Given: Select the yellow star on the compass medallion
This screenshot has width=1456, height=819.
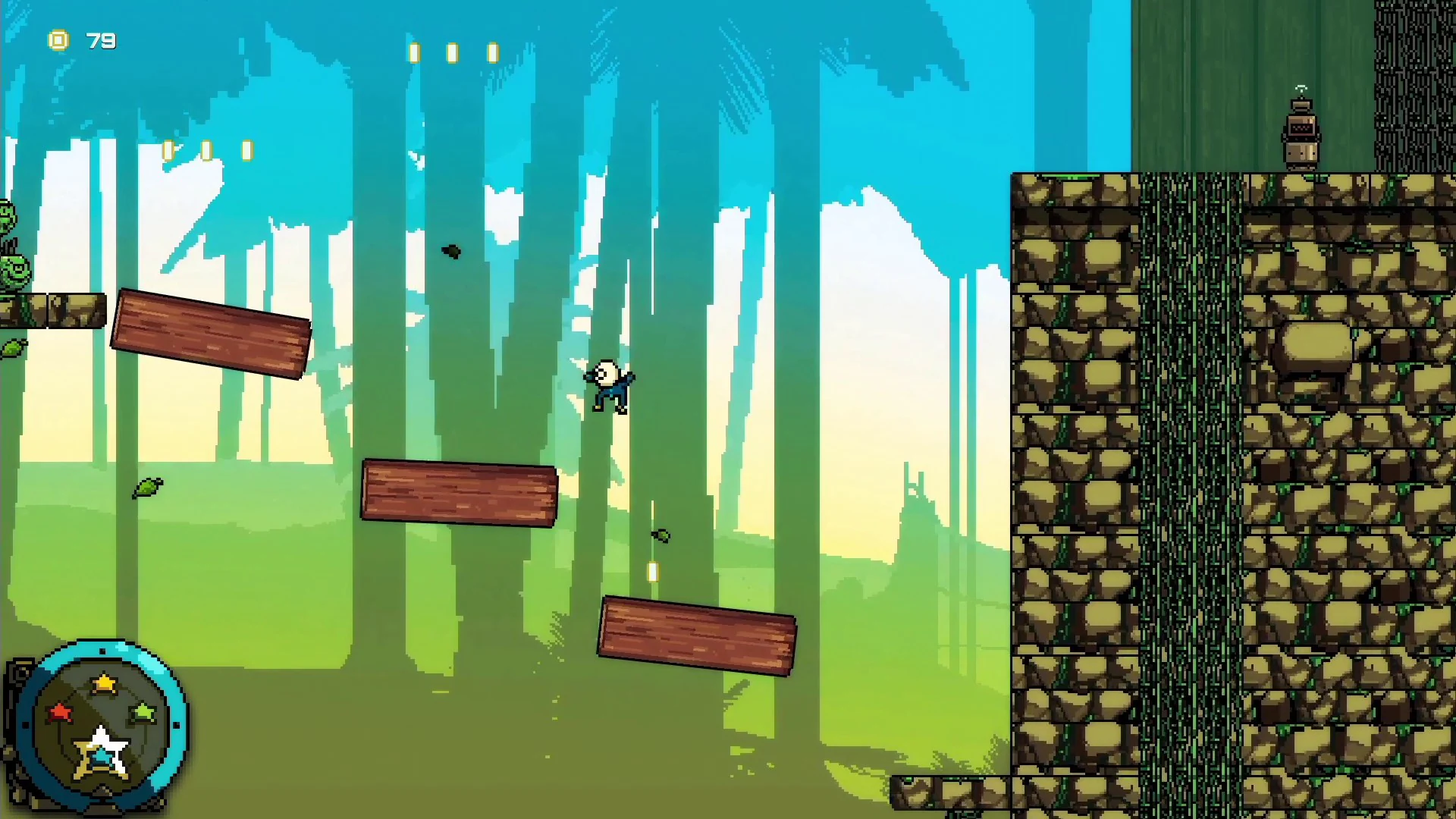Looking at the screenshot, I should 102,682.
